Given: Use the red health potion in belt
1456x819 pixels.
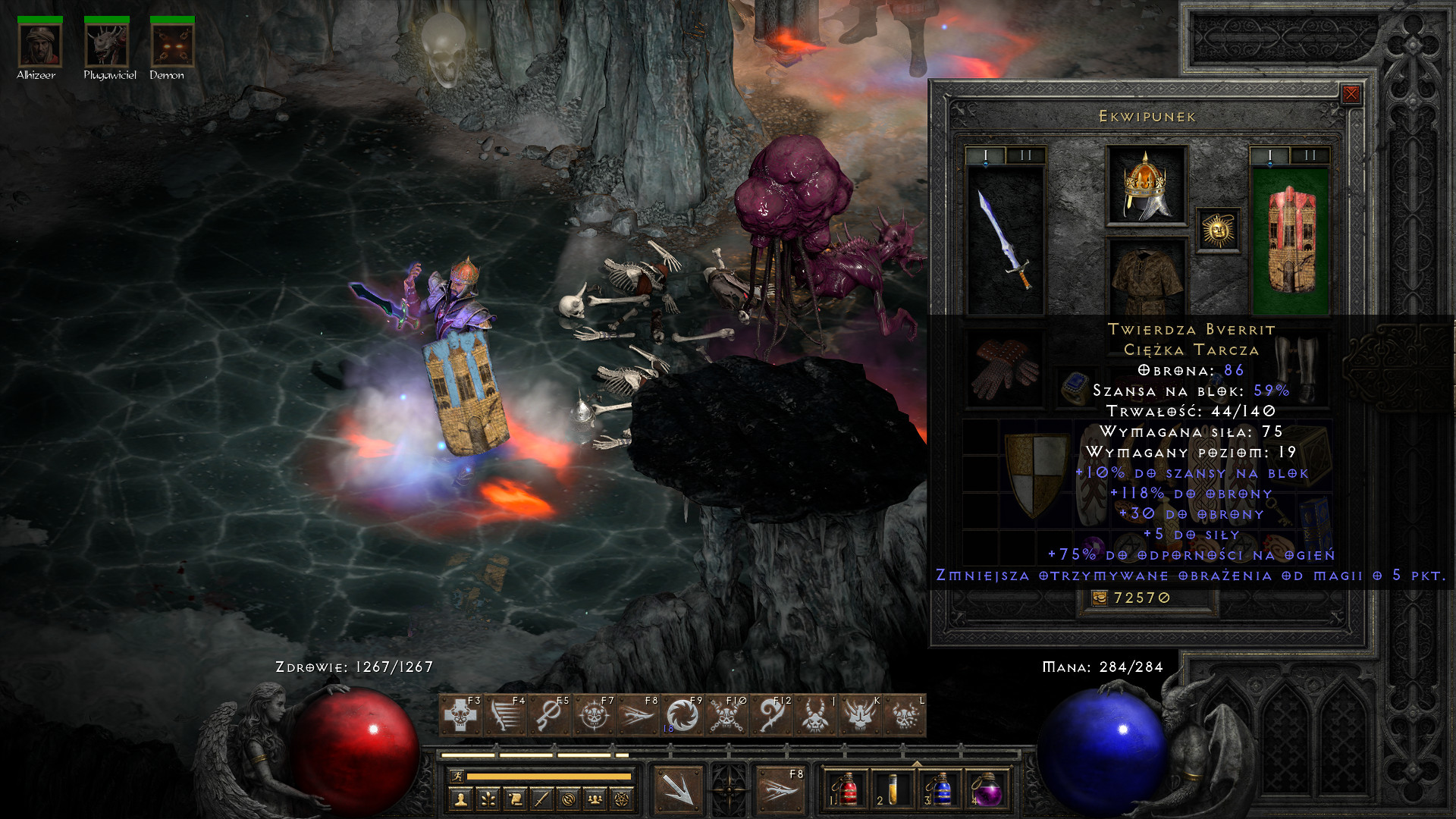Looking at the screenshot, I should (846, 790).
